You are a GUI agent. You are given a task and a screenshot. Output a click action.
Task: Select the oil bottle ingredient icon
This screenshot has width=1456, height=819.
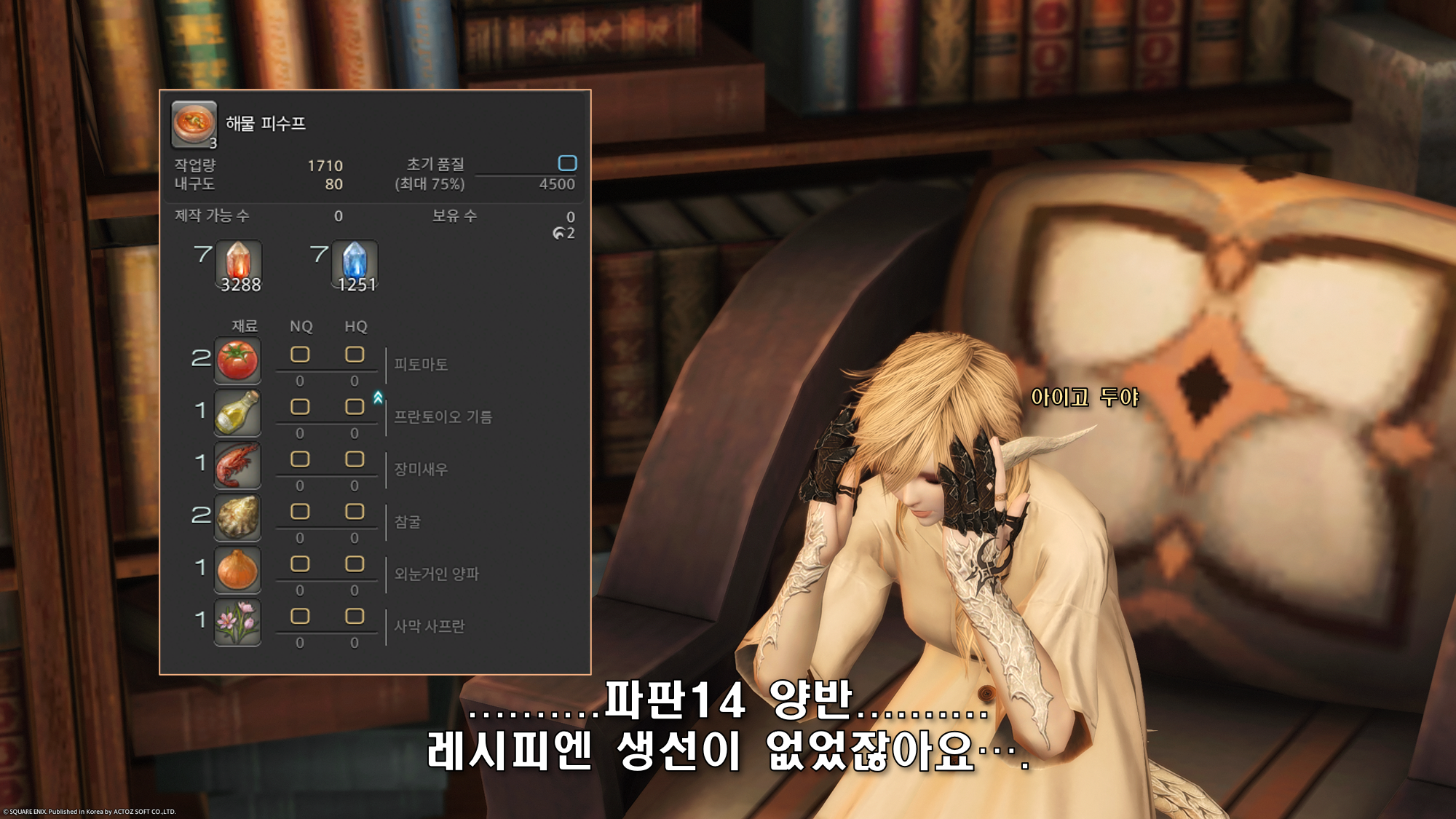click(x=237, y=412)
